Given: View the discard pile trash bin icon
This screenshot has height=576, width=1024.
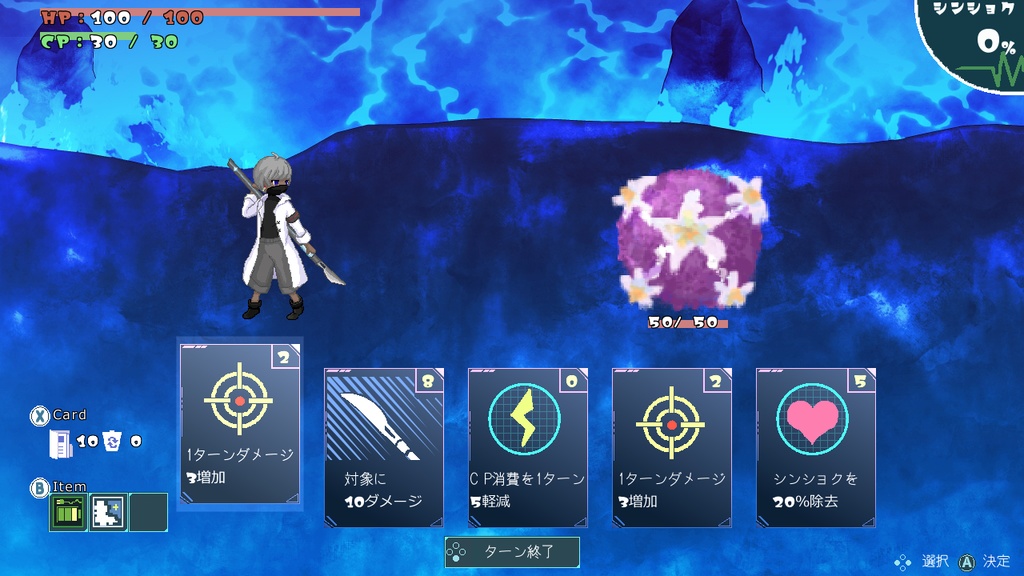Looking at the screenshot, I should (x=112, y=441).
